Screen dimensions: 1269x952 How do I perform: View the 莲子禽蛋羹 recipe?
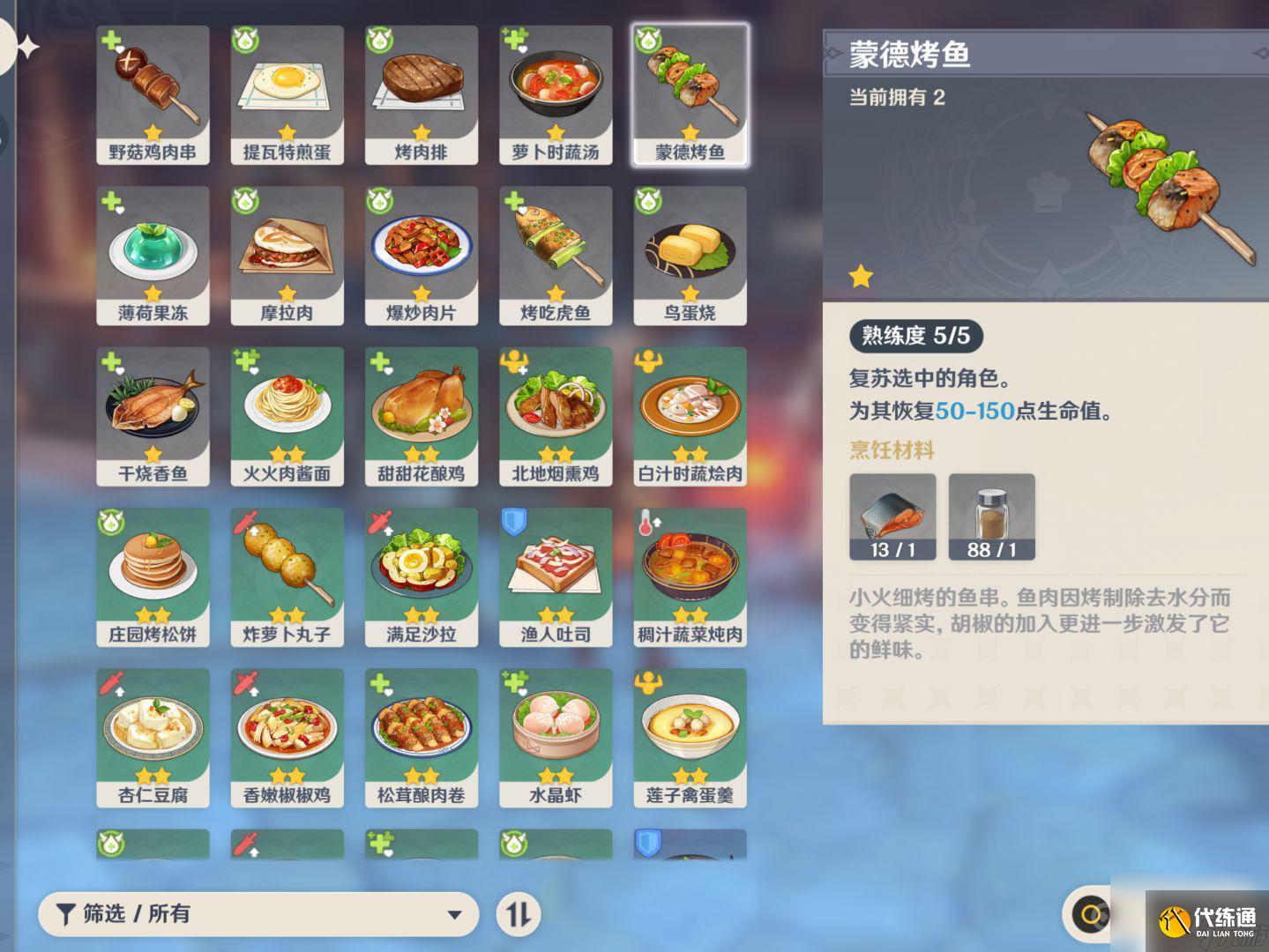690,736
